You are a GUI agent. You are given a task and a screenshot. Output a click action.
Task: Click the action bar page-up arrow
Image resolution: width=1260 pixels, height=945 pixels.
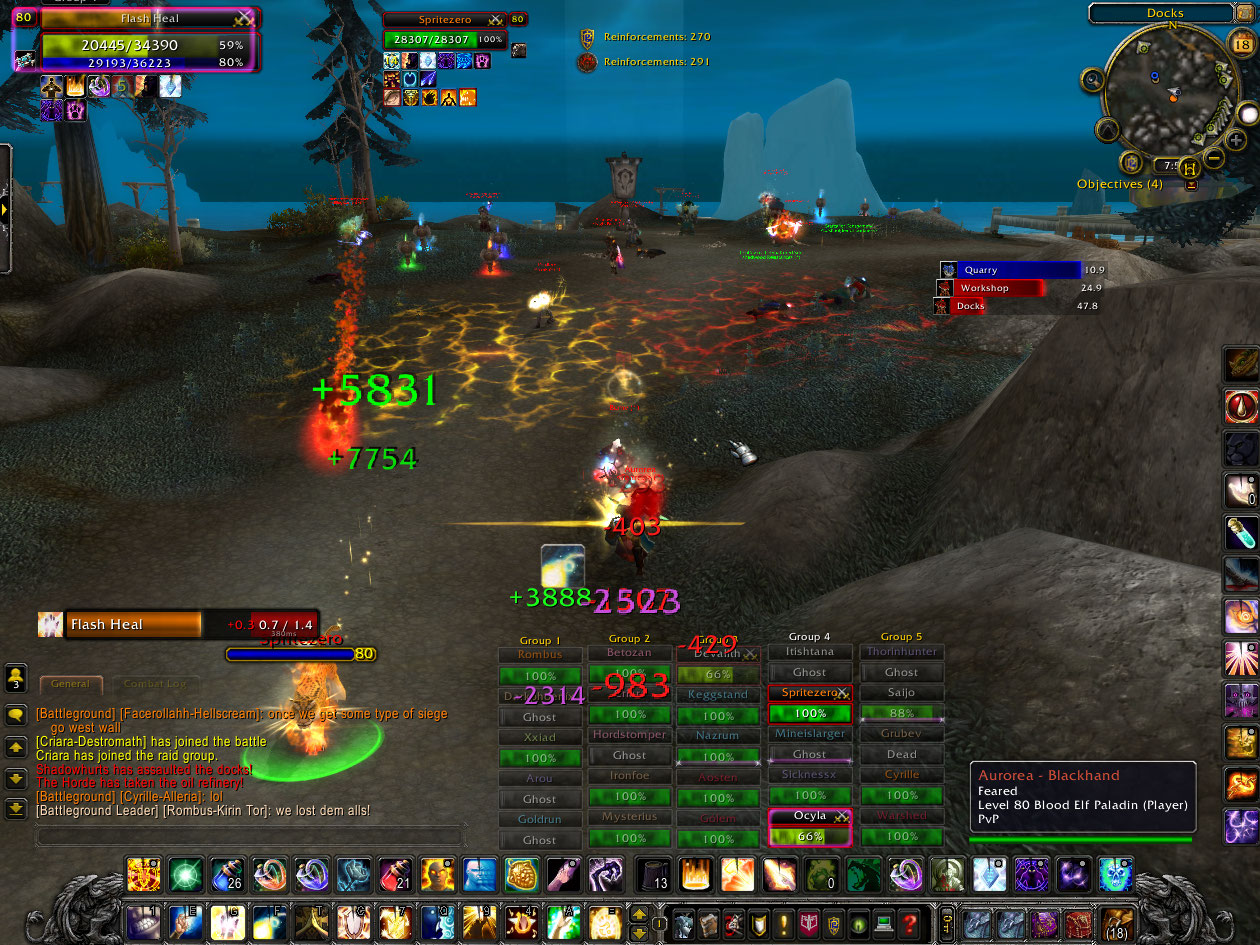(x=638, y=913)
